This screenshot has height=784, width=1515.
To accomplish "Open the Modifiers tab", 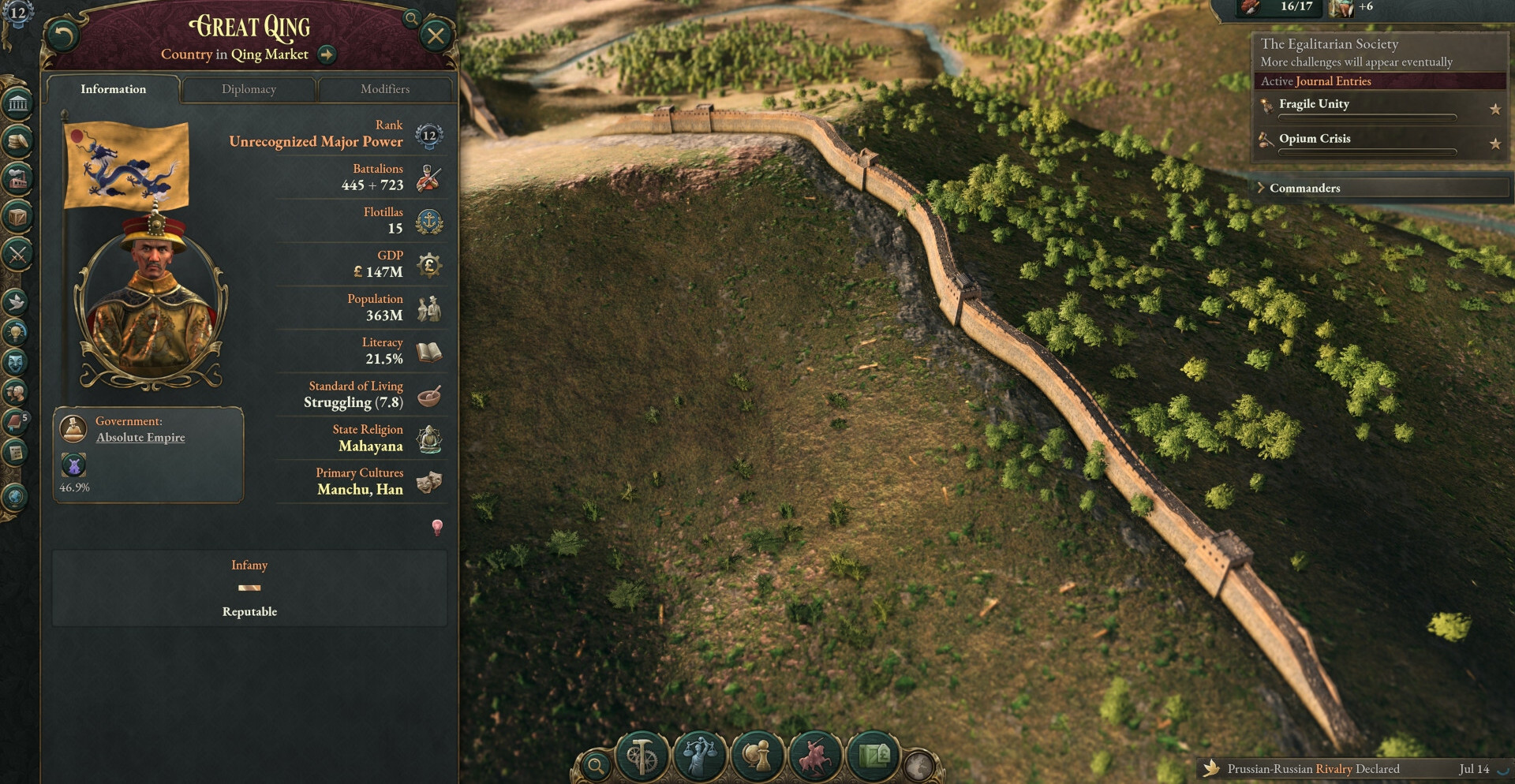I will click(x=385, y=89).
